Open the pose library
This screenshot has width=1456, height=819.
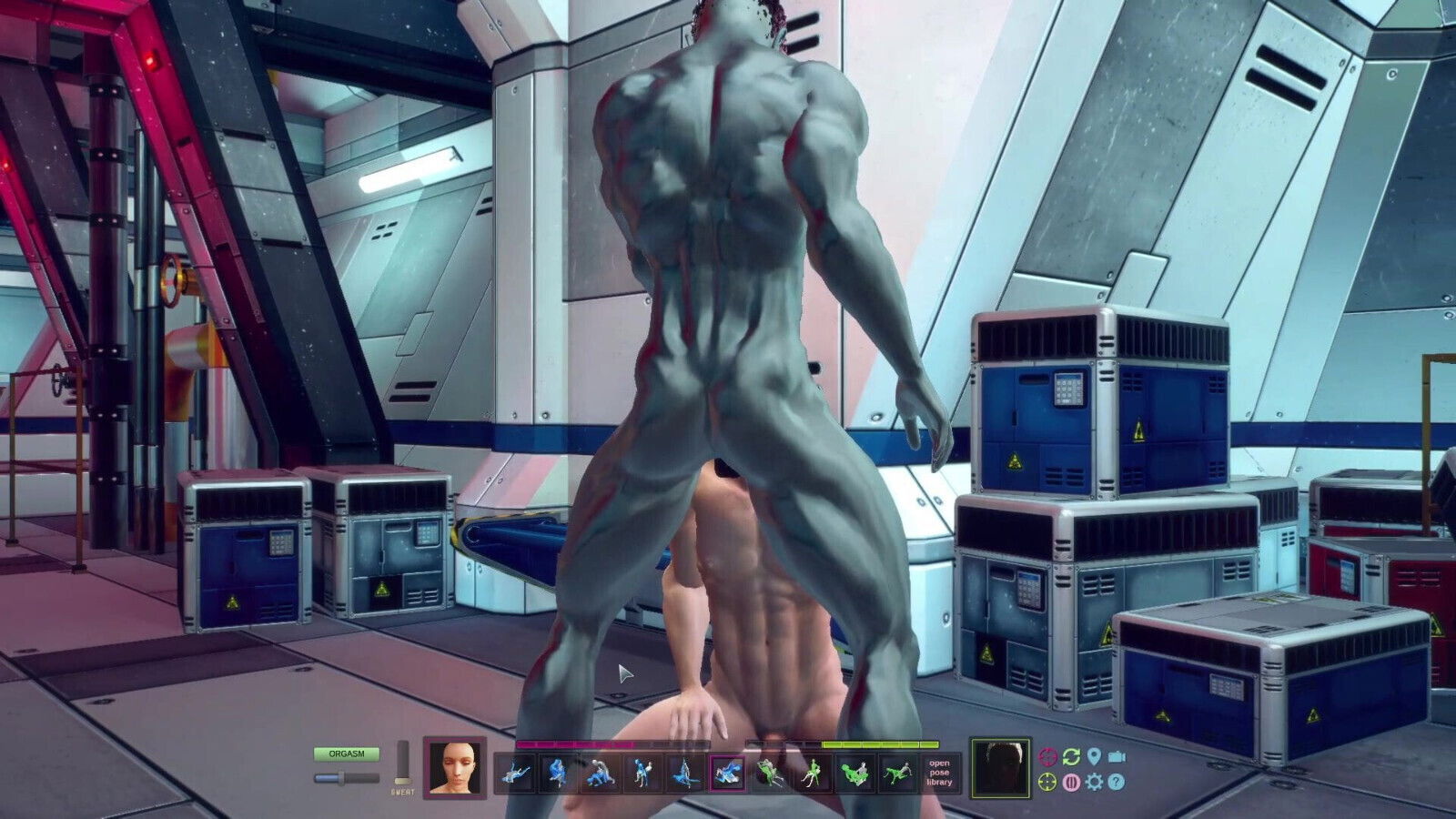939,773
